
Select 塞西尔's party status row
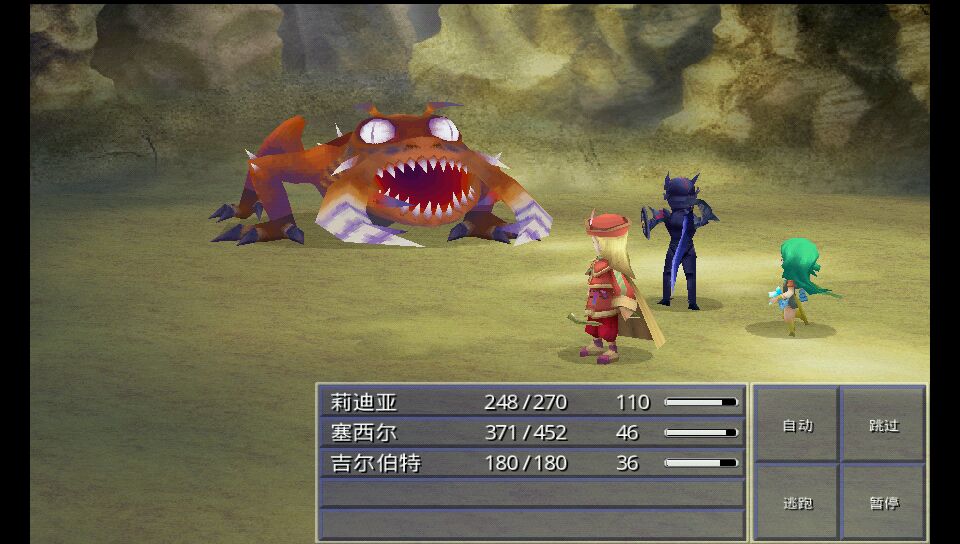pyautogui.click(x=532, y=432)
